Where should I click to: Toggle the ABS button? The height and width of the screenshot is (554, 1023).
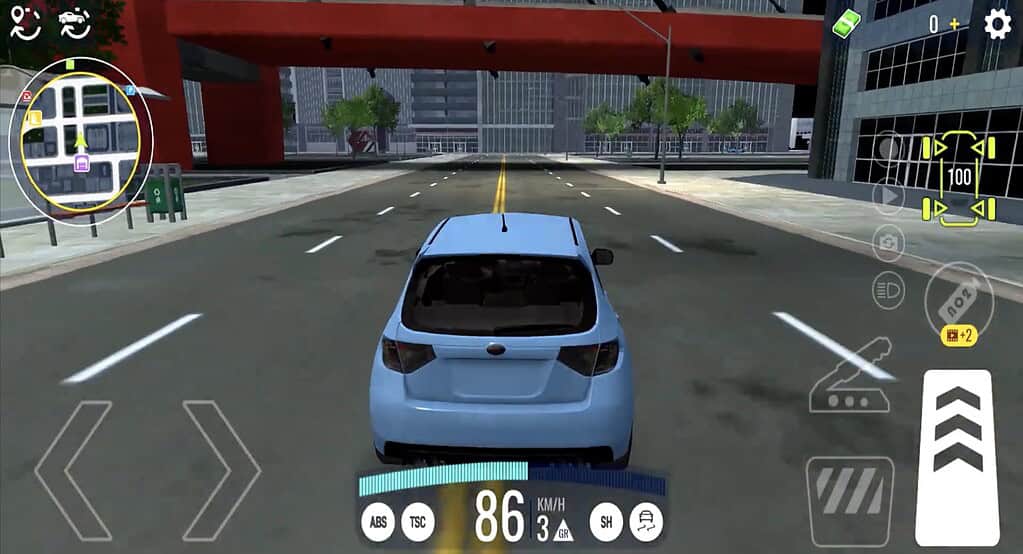point(378,521)
